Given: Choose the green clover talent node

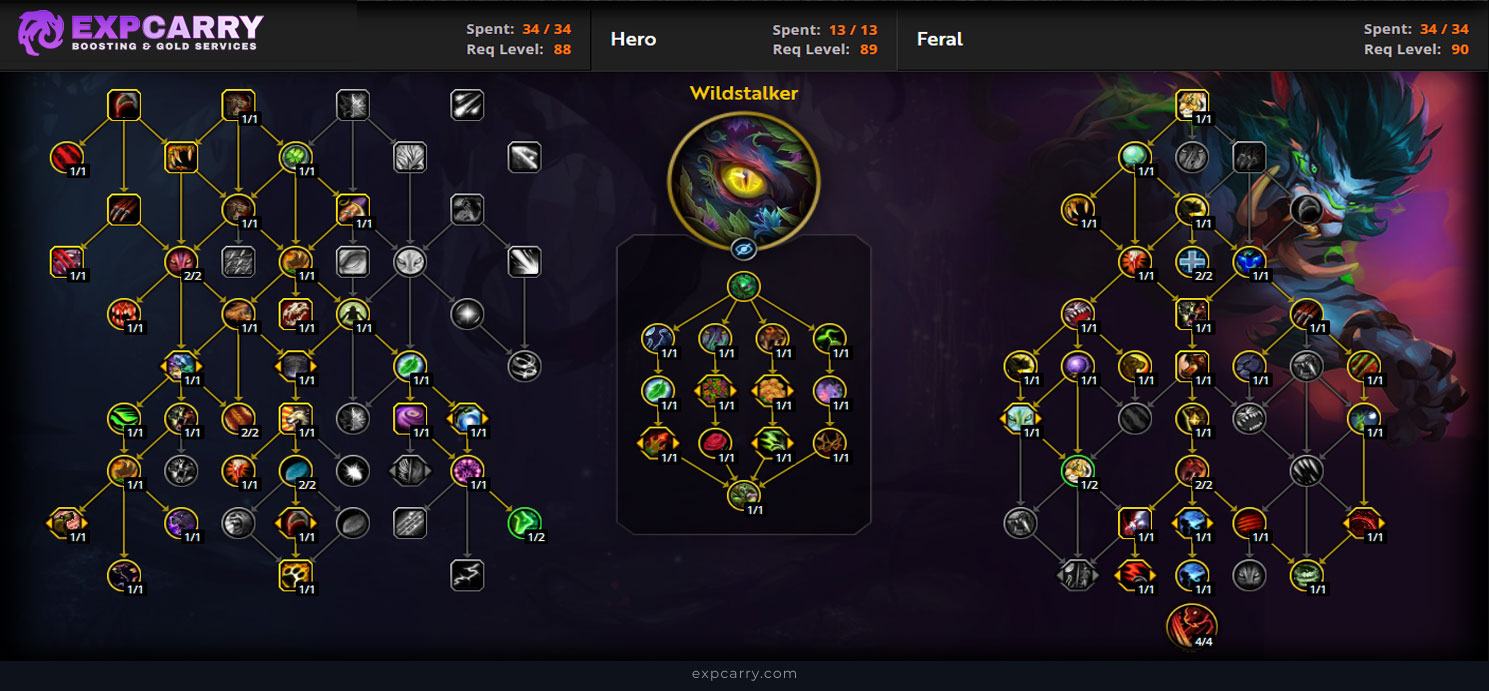Looking at the screenshot, I should [296, 157].
